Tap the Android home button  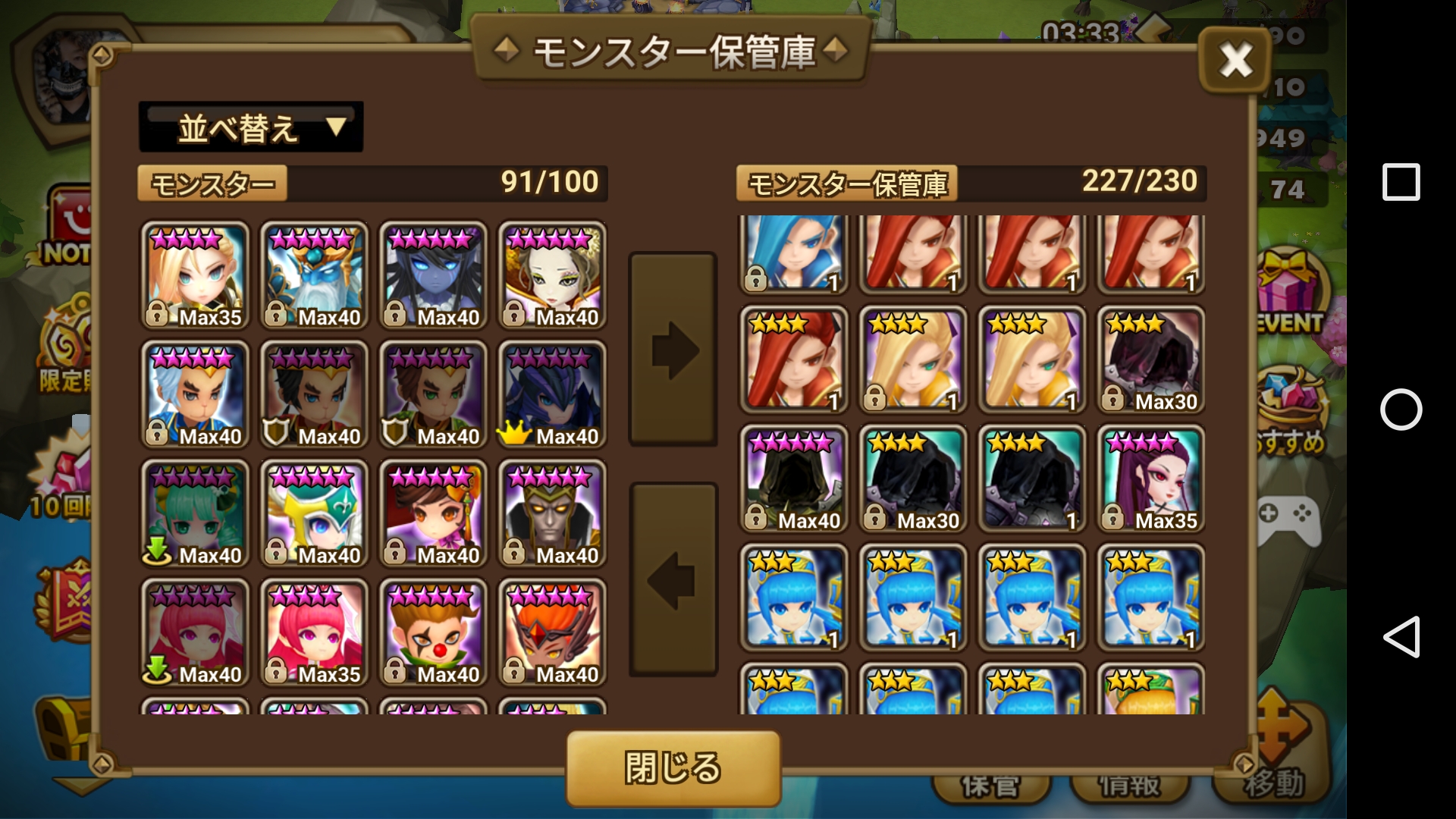tap(1401, 409)
